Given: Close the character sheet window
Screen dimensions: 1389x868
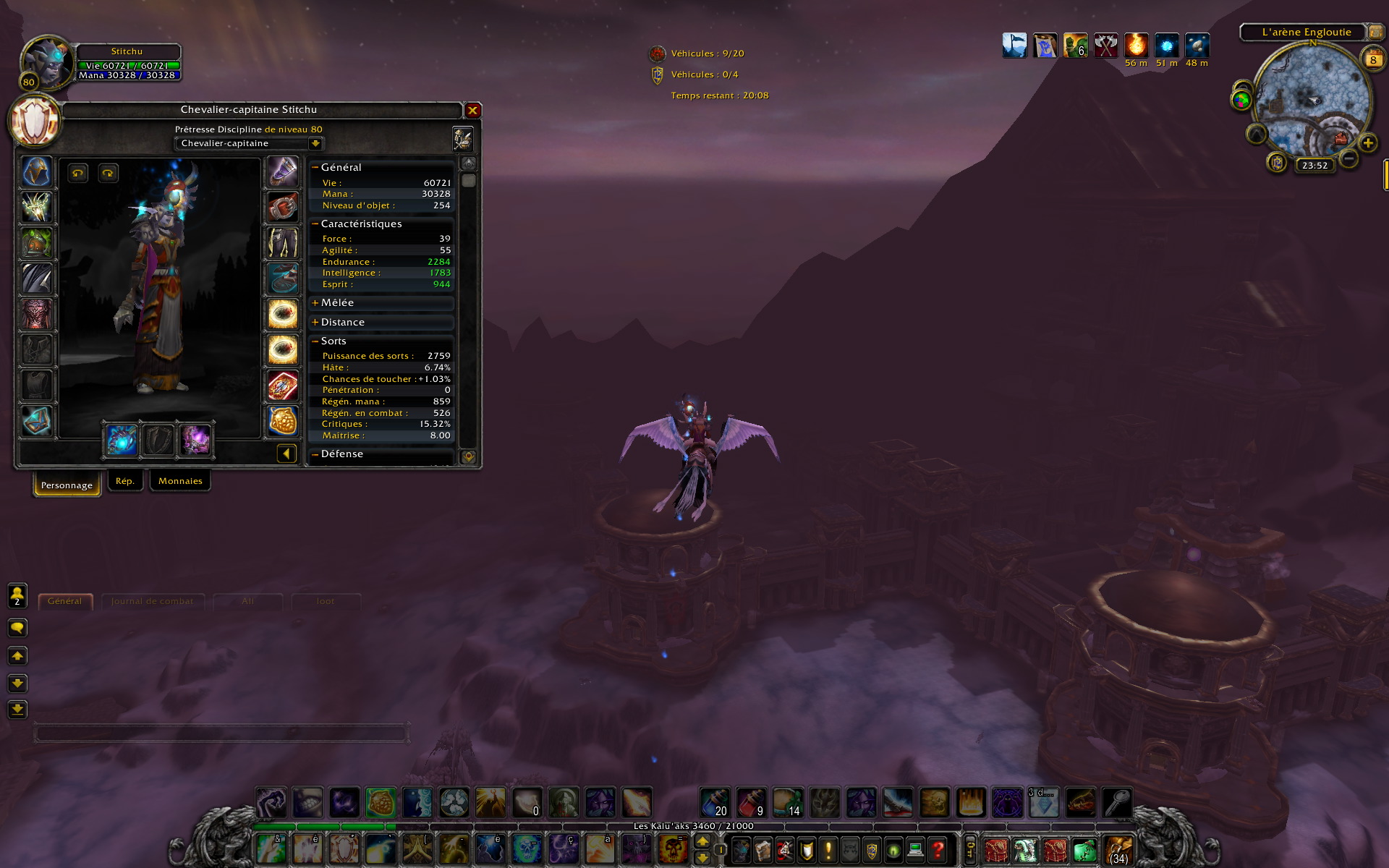Looking at the screenshot, I should [472, 111].
